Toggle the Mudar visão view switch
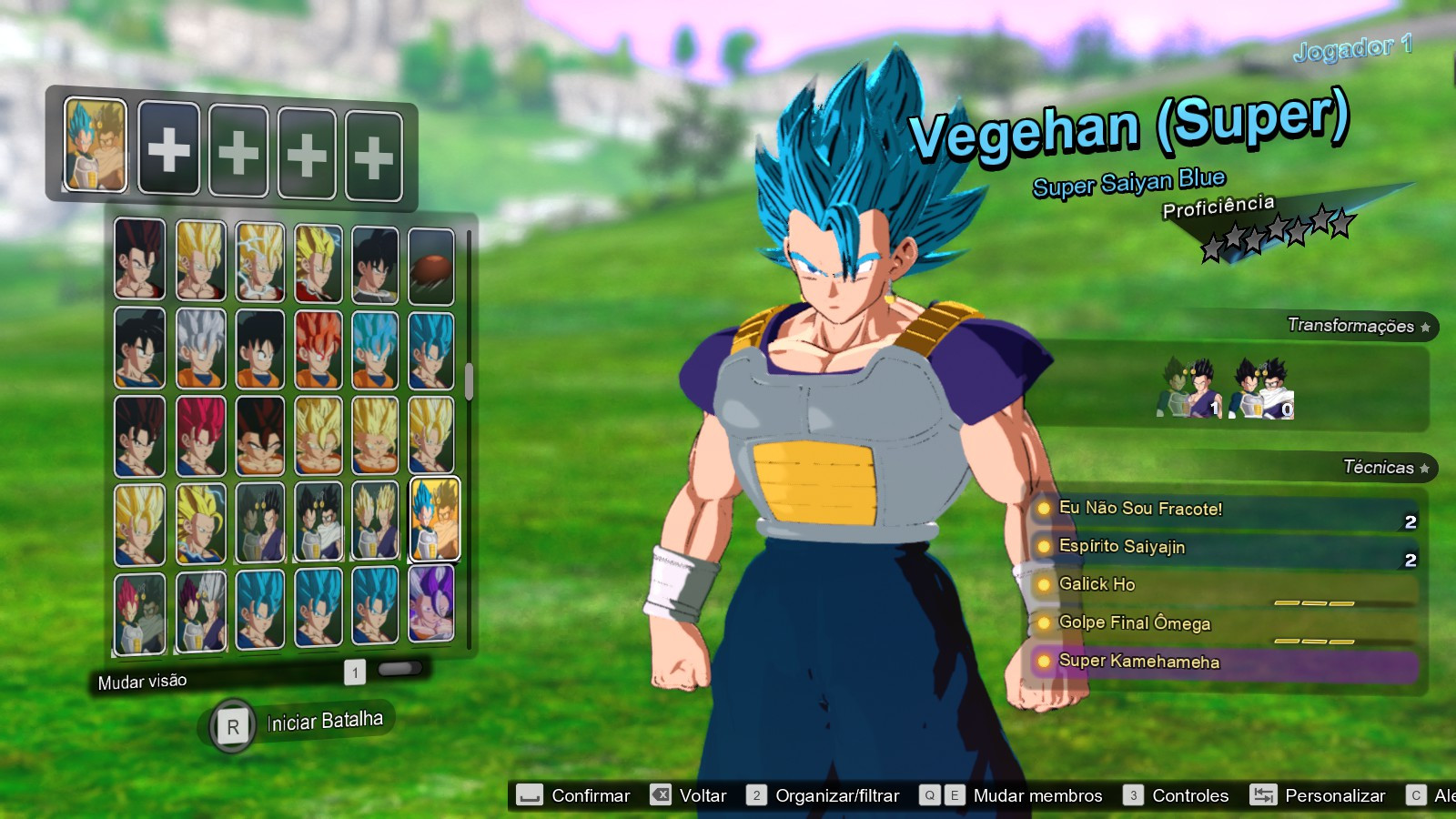1456x819 pixels. click(399, 669)
